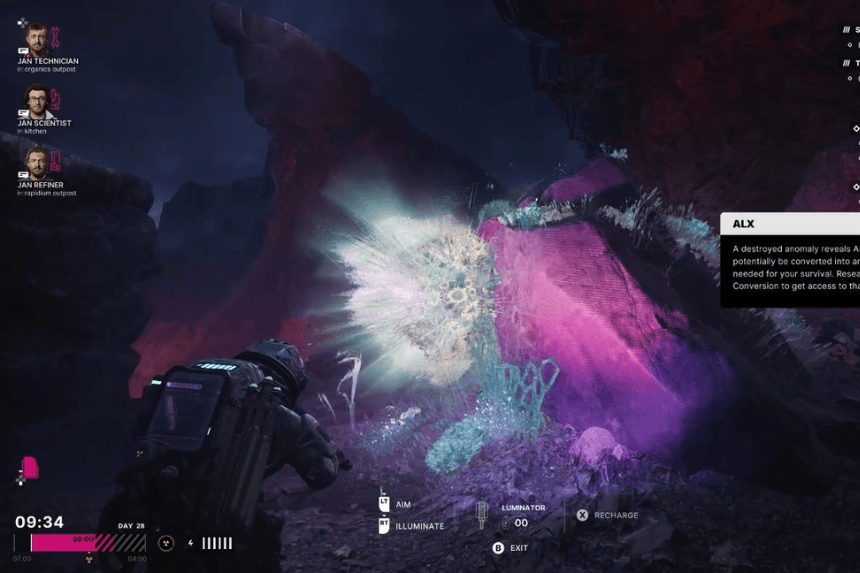Click the radiation warning icon
860x573 pixels.
click(166, 543)
